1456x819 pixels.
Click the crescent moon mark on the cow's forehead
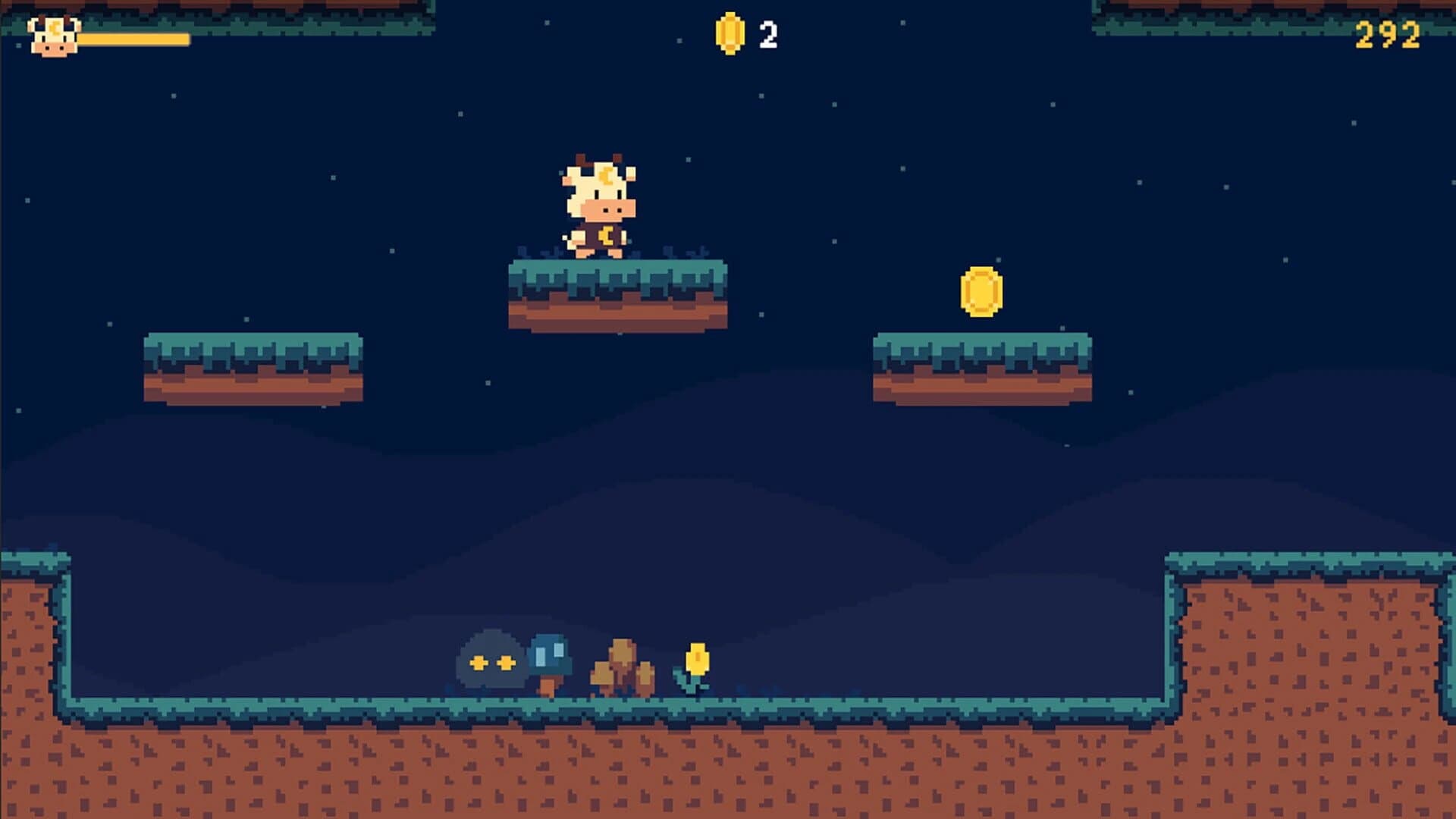pyautogui.click(x=607, y=176)
